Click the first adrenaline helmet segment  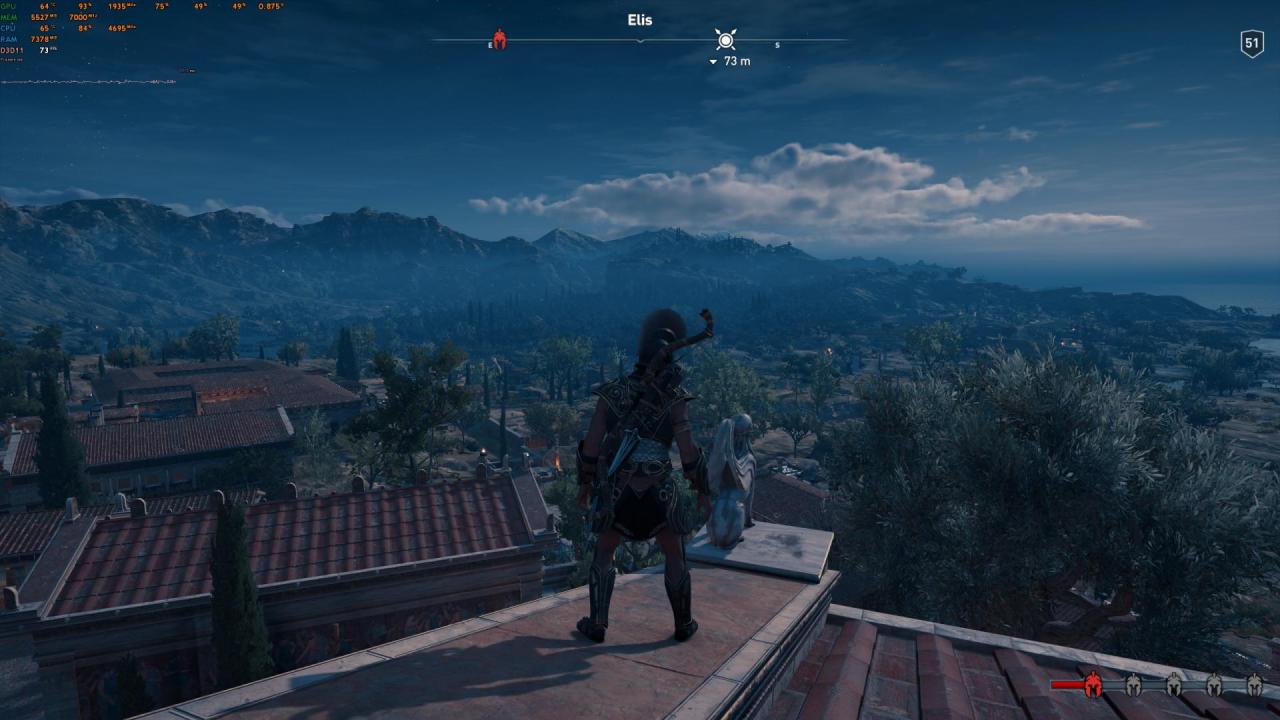click(x=1093, y=686)
